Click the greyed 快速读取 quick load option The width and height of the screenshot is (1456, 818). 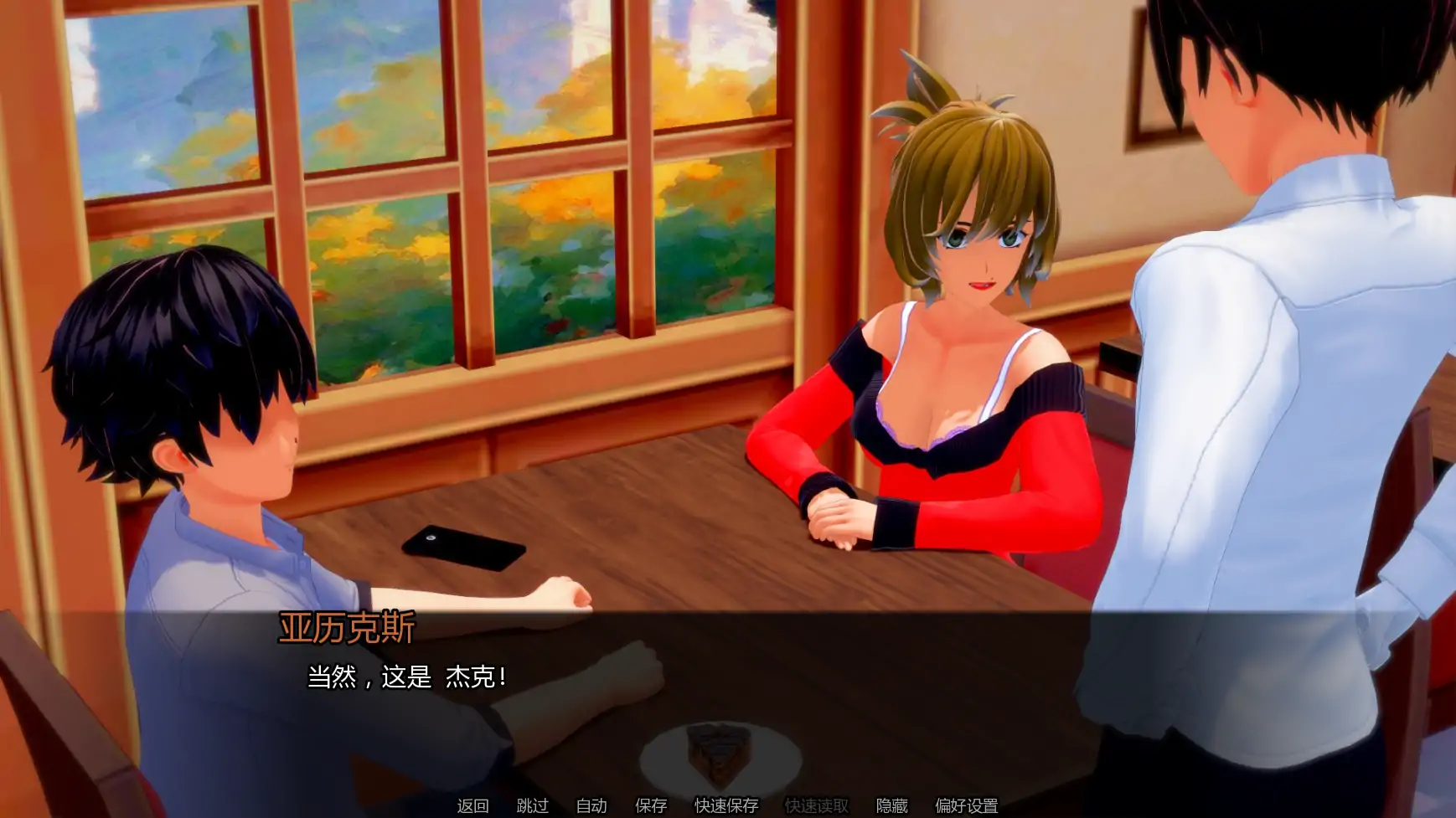point(817,806)
